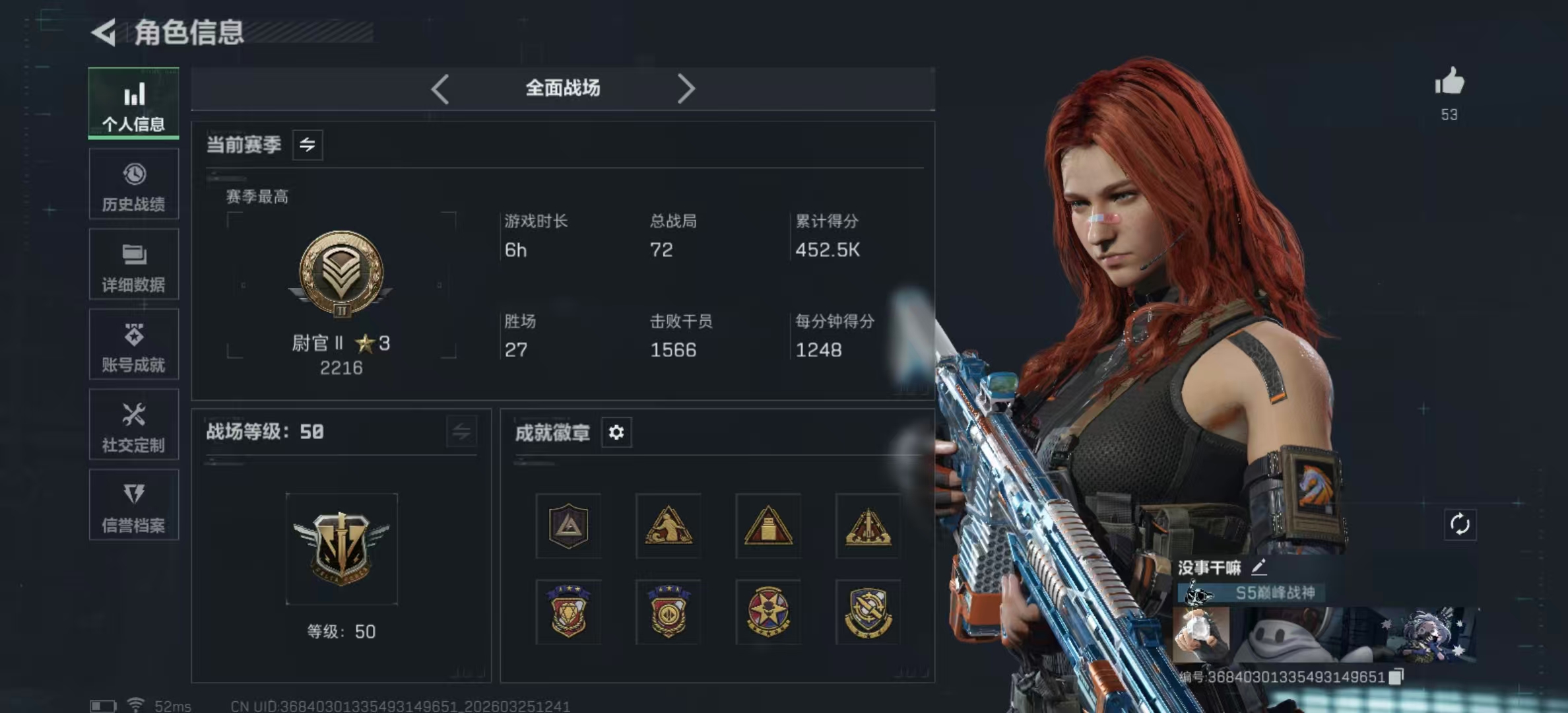Select the 社交定制 tab
Screen dimensions: 1568x713
click(134, 425)
